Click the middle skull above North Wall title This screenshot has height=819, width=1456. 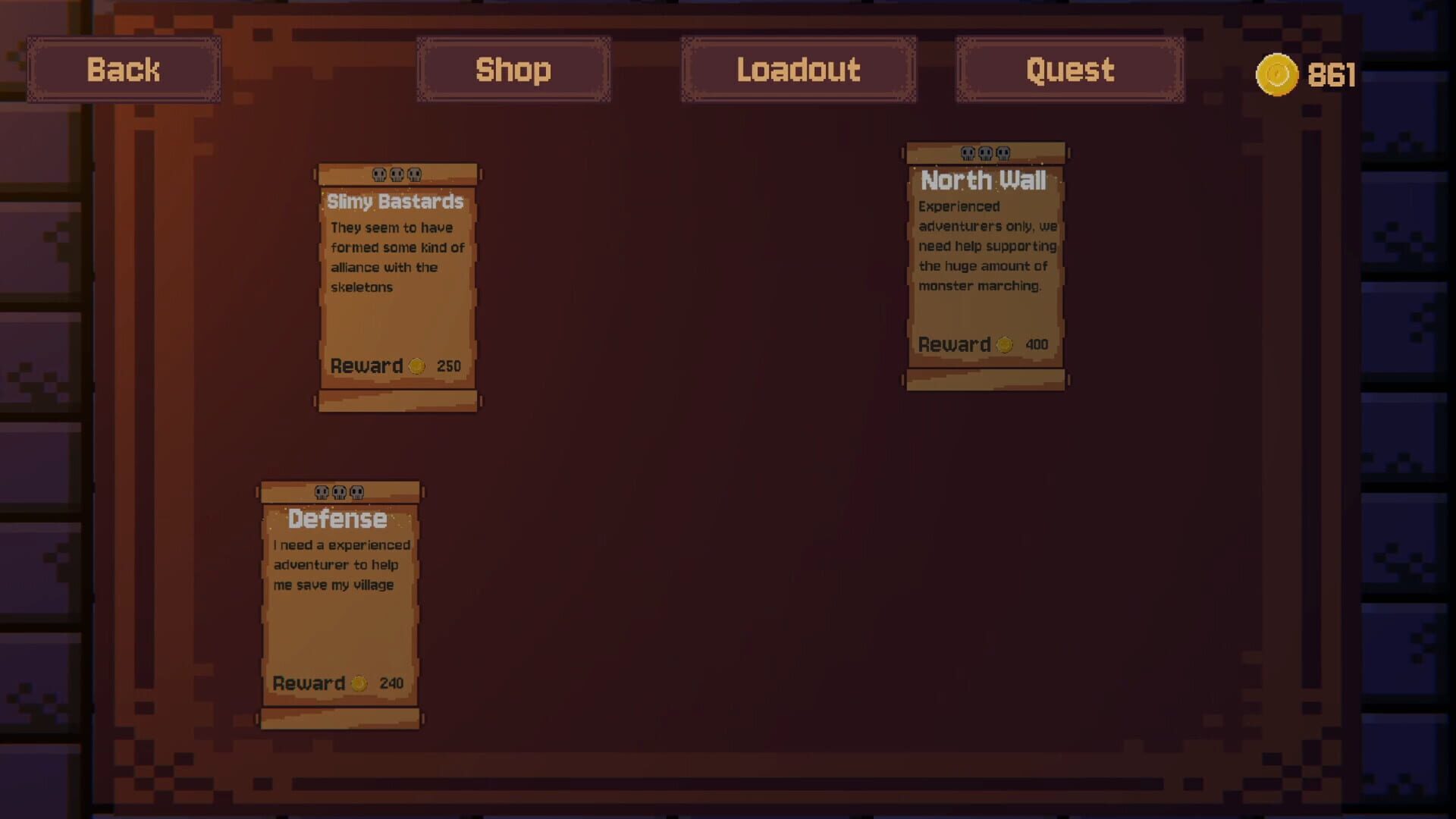(985, 152)
